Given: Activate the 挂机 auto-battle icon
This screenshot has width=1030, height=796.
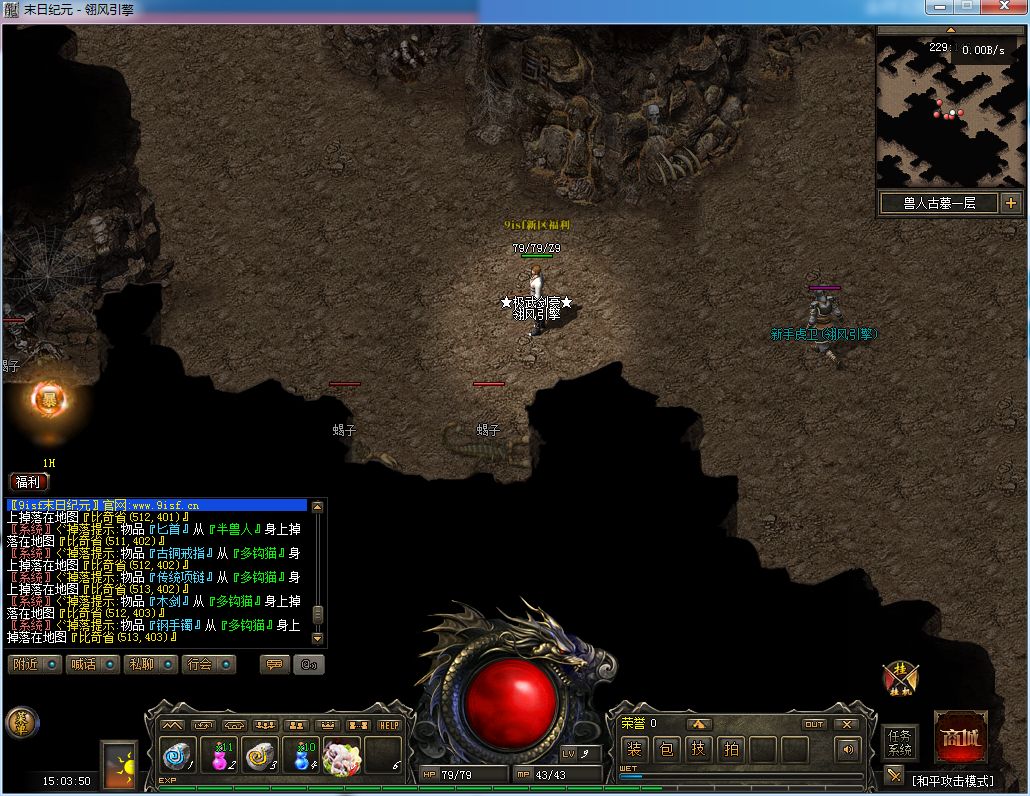Looking at the screenshot, I should 899,679.
